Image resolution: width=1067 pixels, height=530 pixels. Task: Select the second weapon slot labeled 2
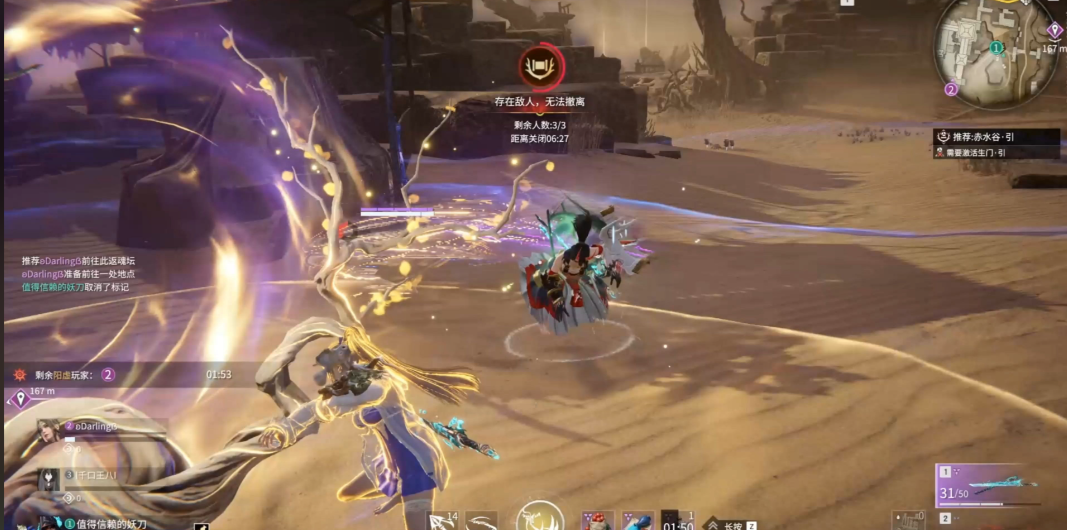tap(945, 518)
